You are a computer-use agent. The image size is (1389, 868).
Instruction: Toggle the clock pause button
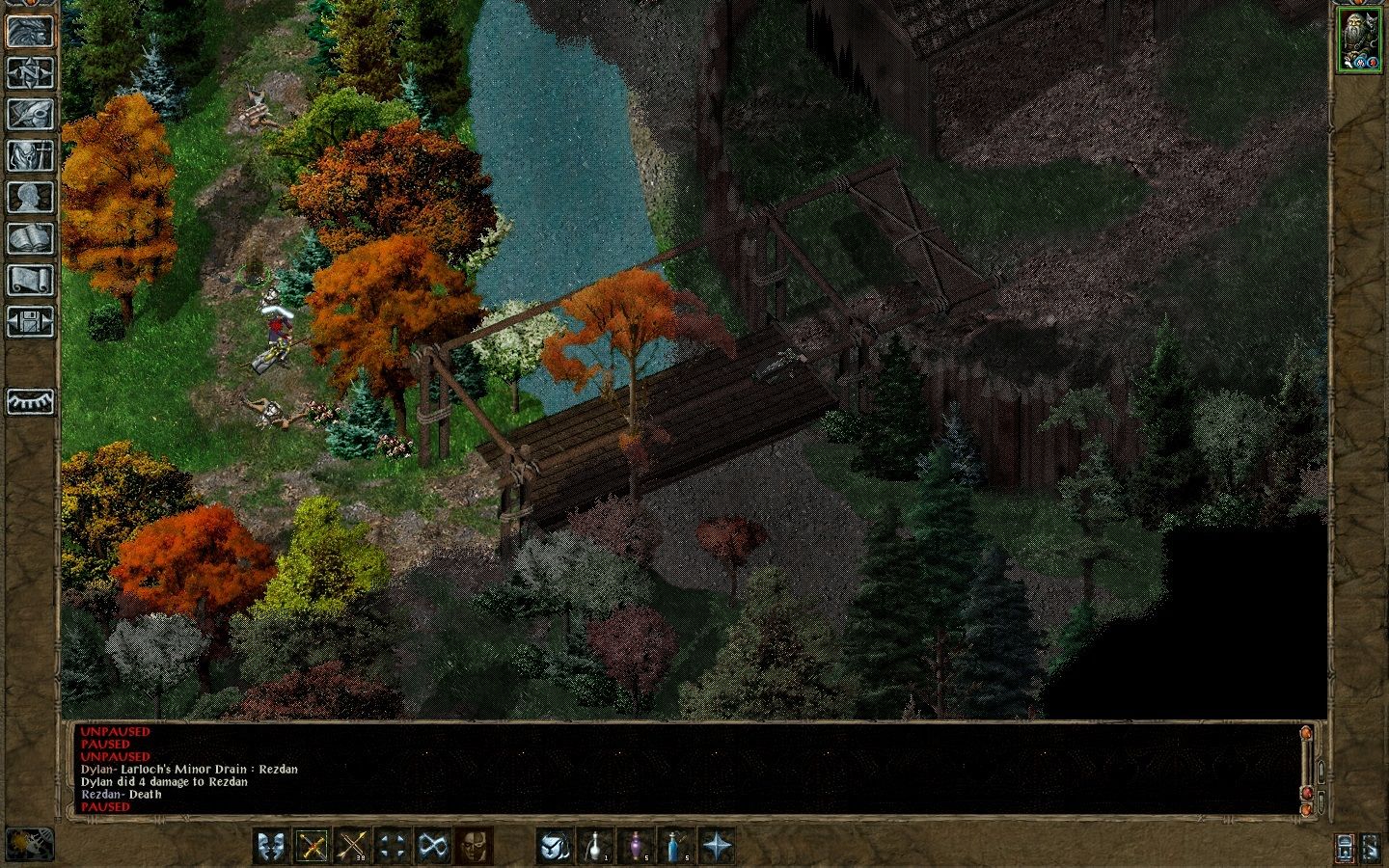coord(29,845)
